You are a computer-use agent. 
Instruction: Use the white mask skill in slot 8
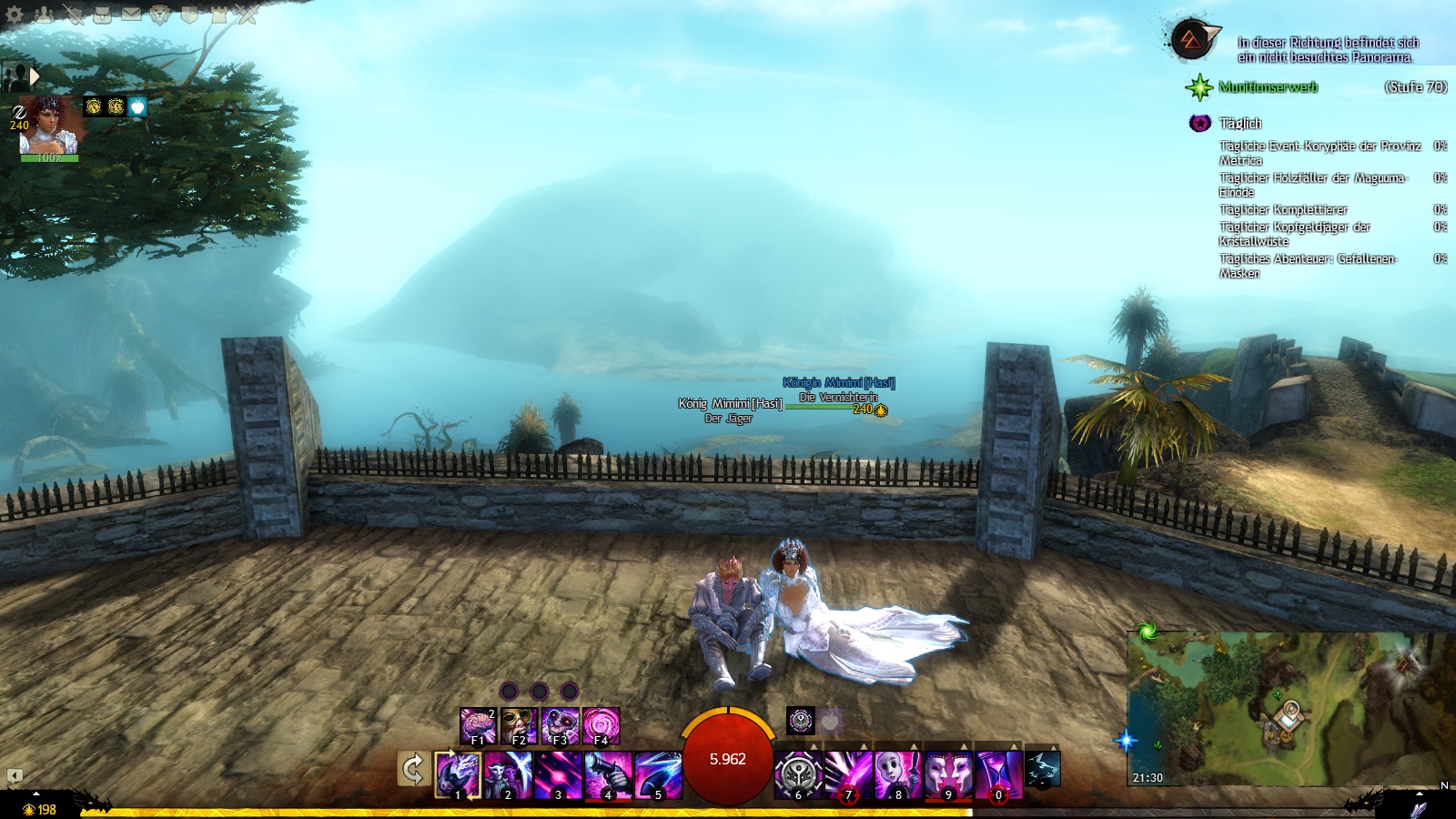click(x=898, y=774)
